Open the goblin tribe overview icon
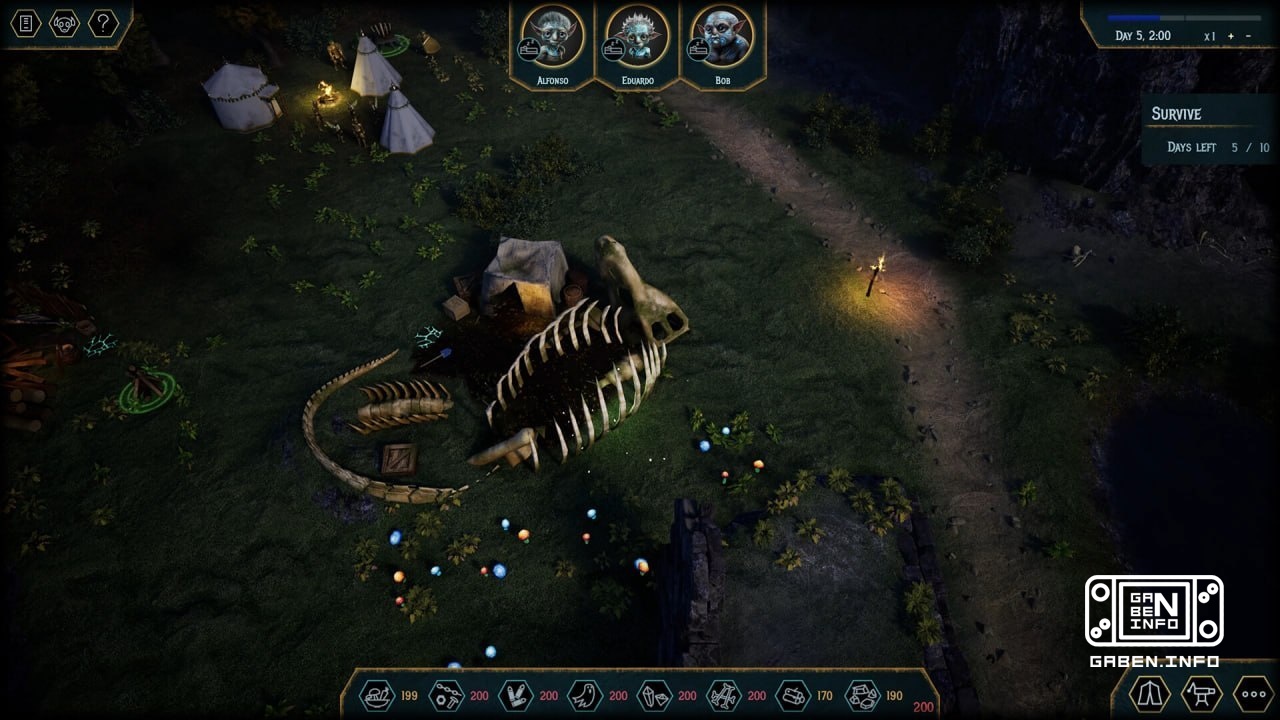 (x=64, y=23)
